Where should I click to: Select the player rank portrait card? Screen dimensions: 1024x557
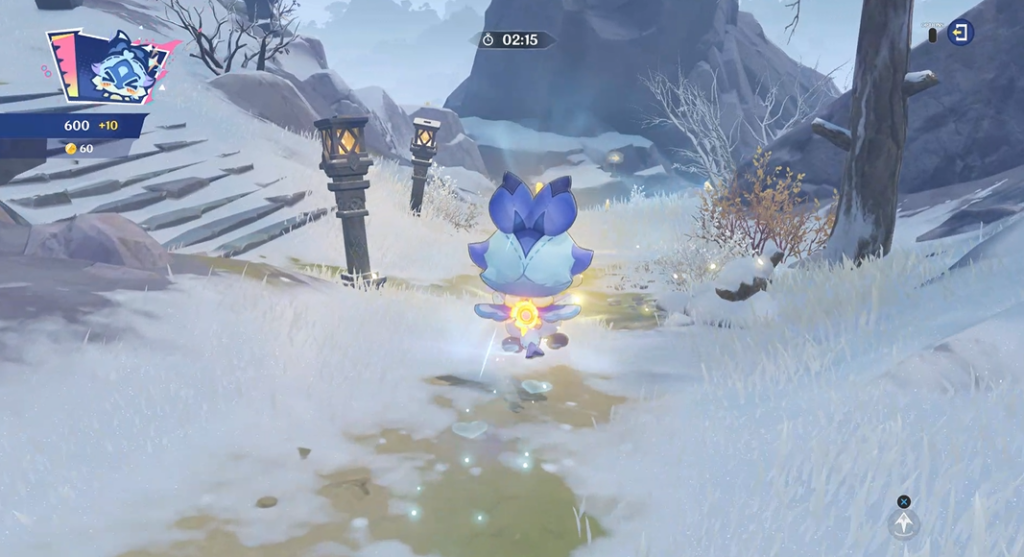click(109, 68)
